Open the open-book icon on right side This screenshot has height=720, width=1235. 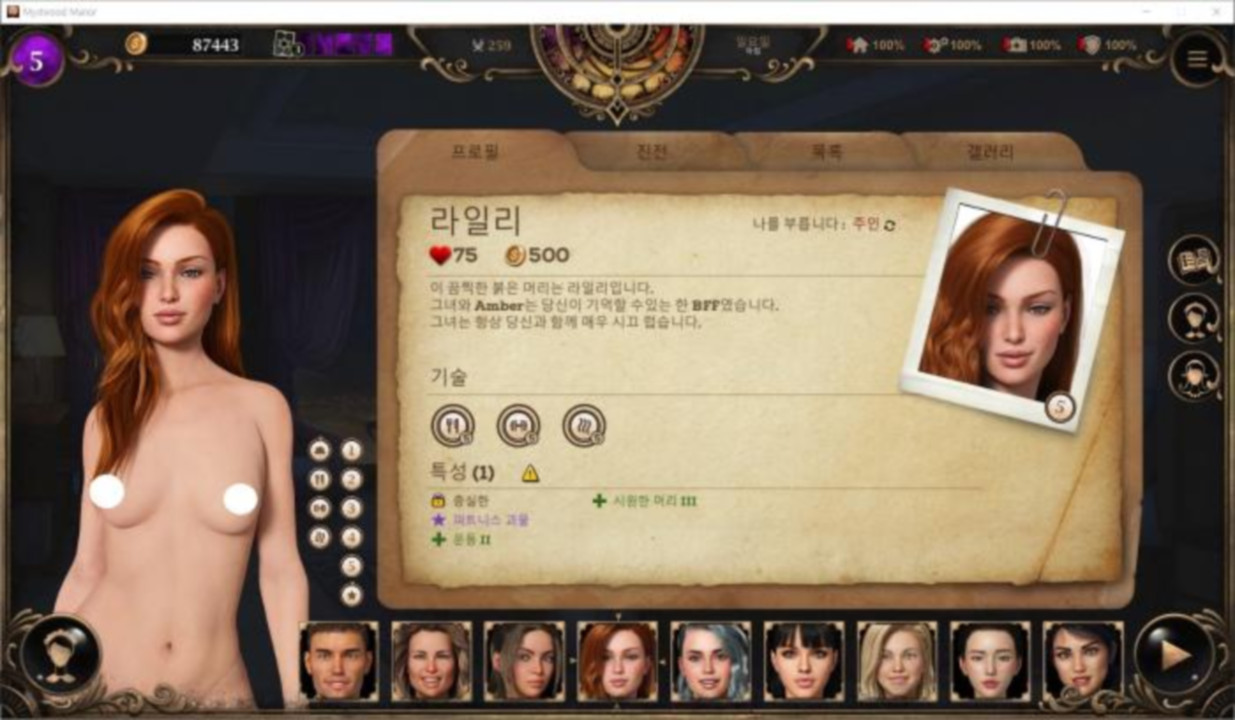pyautogui.click(x=1194, y=261)
